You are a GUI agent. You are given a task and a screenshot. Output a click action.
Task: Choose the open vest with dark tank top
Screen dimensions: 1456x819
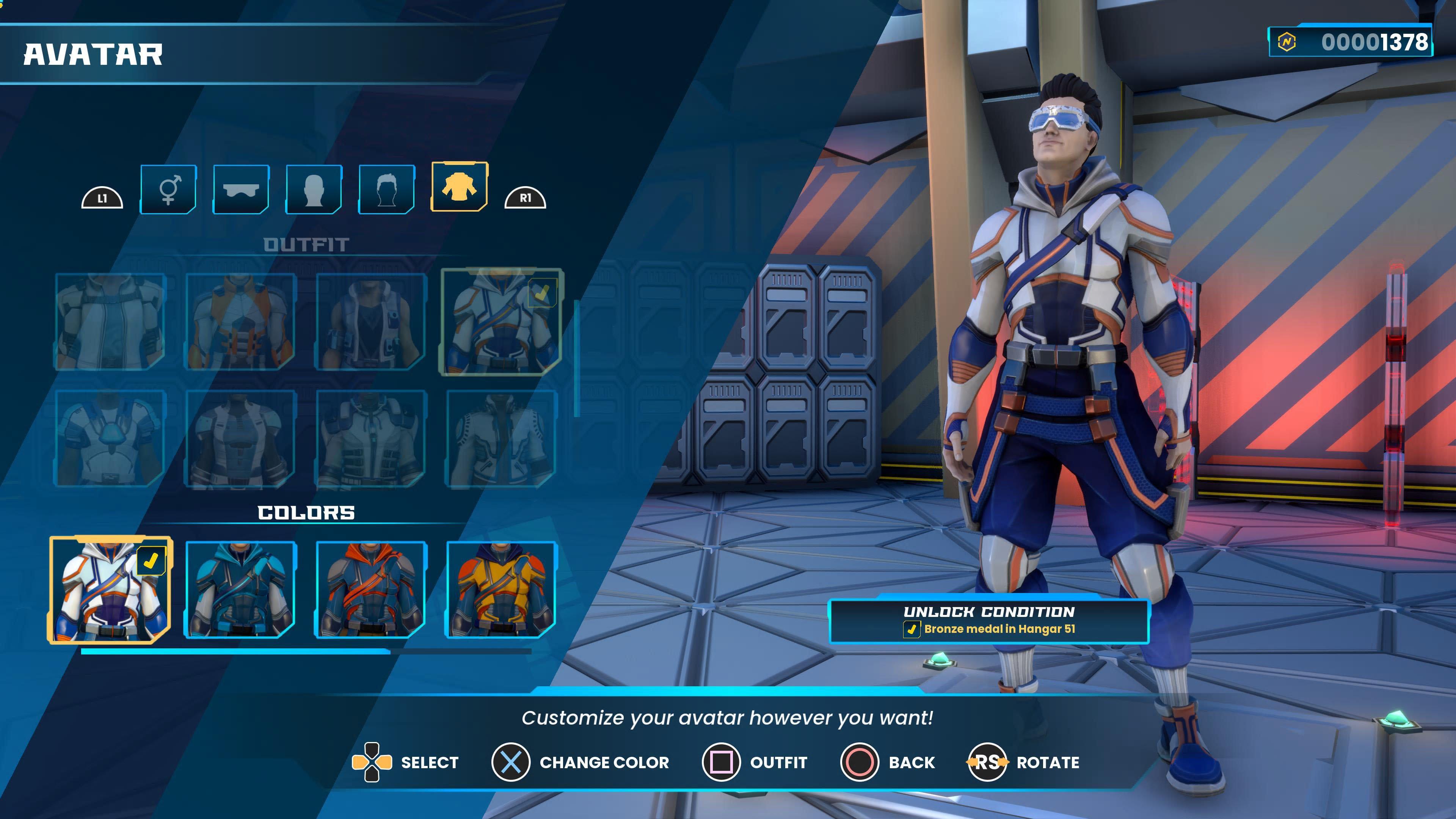point(371,321)
